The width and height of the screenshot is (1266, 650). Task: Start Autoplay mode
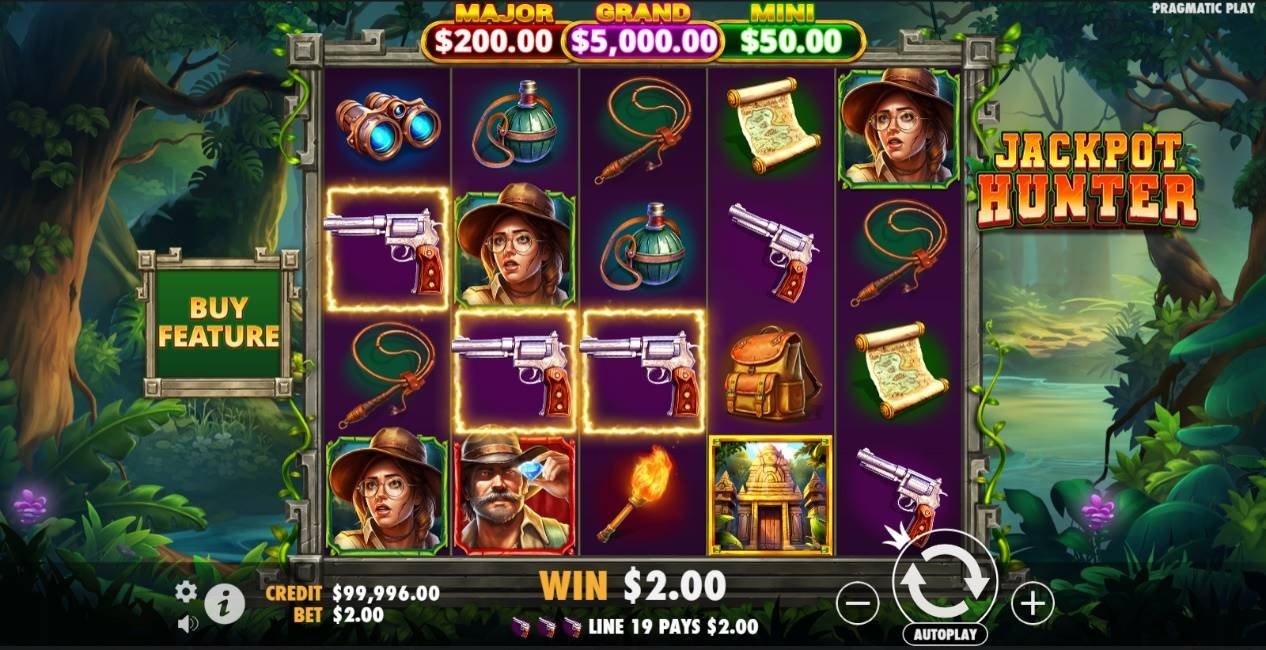click(x=945, y=635)
